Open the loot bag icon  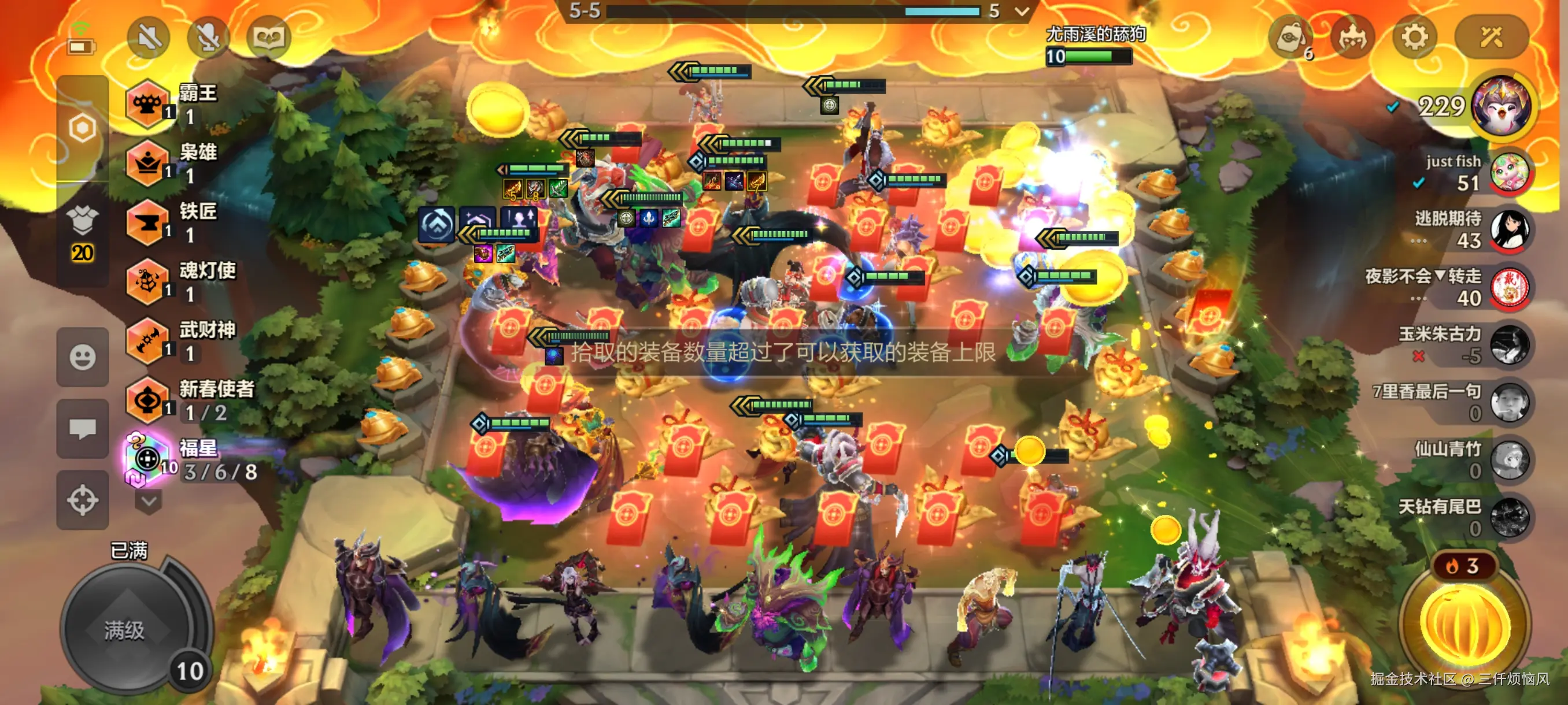1290,39
